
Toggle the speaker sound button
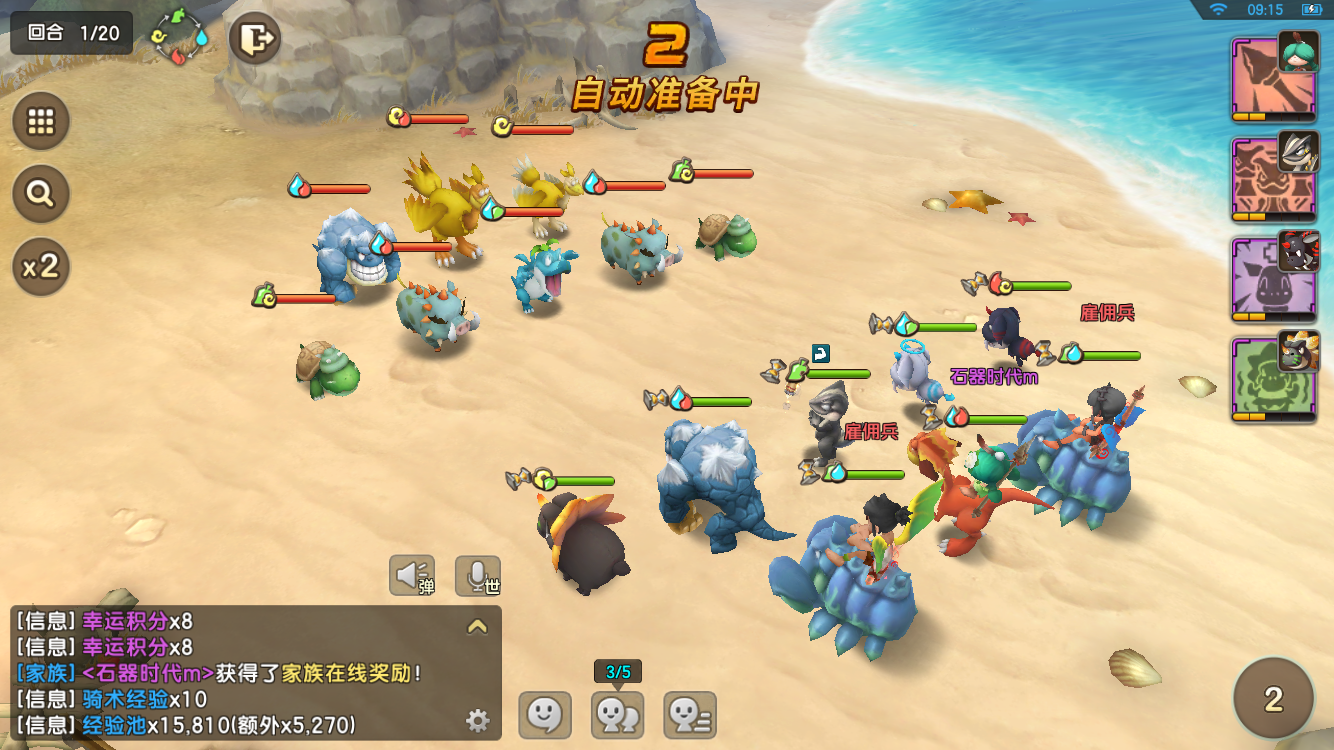(412, 575)
